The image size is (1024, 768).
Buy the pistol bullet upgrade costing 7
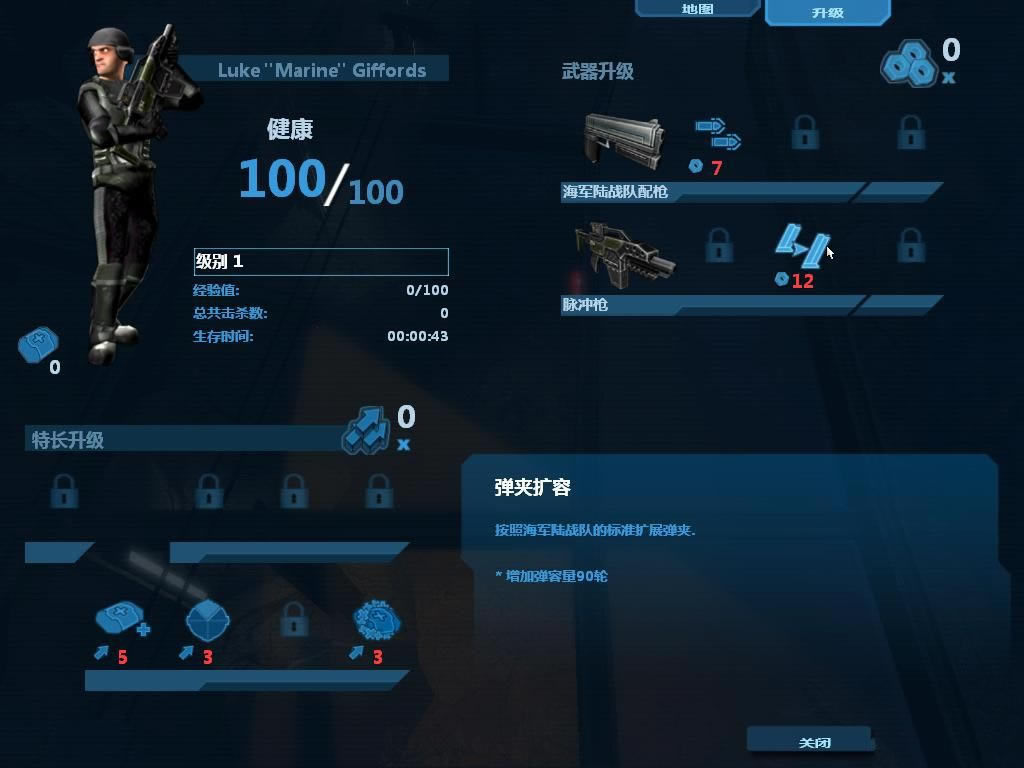(x=718, y=134)
